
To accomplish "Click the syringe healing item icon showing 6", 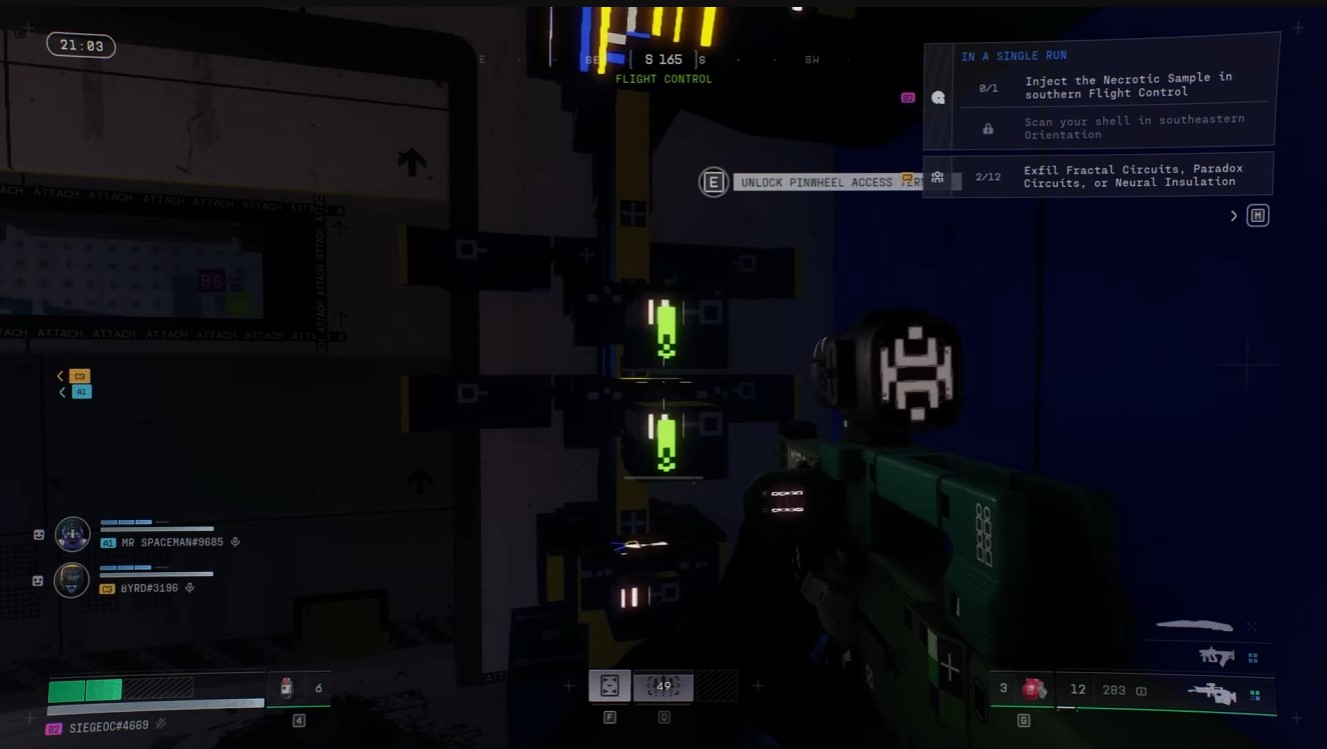I will pyautogui.click(x=286, y=686).
